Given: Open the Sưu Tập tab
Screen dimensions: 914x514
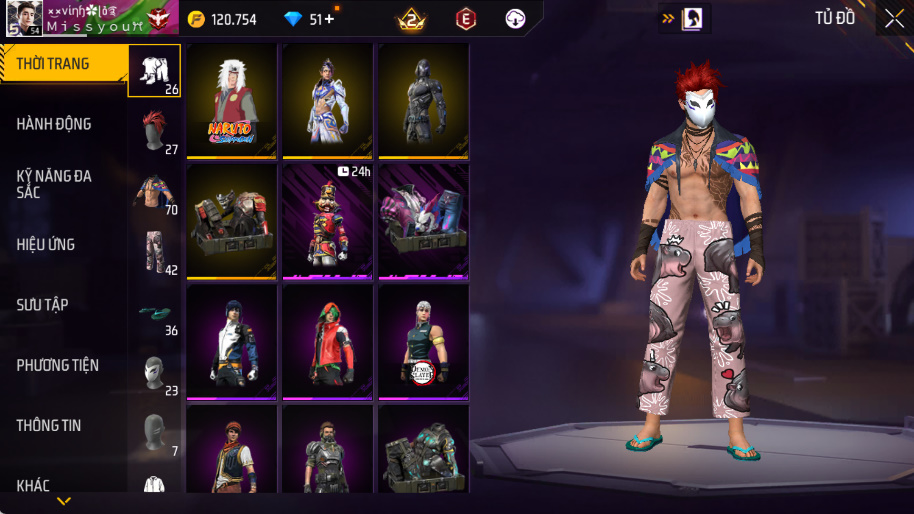Looking at the screenshot, I should point(43,305).
